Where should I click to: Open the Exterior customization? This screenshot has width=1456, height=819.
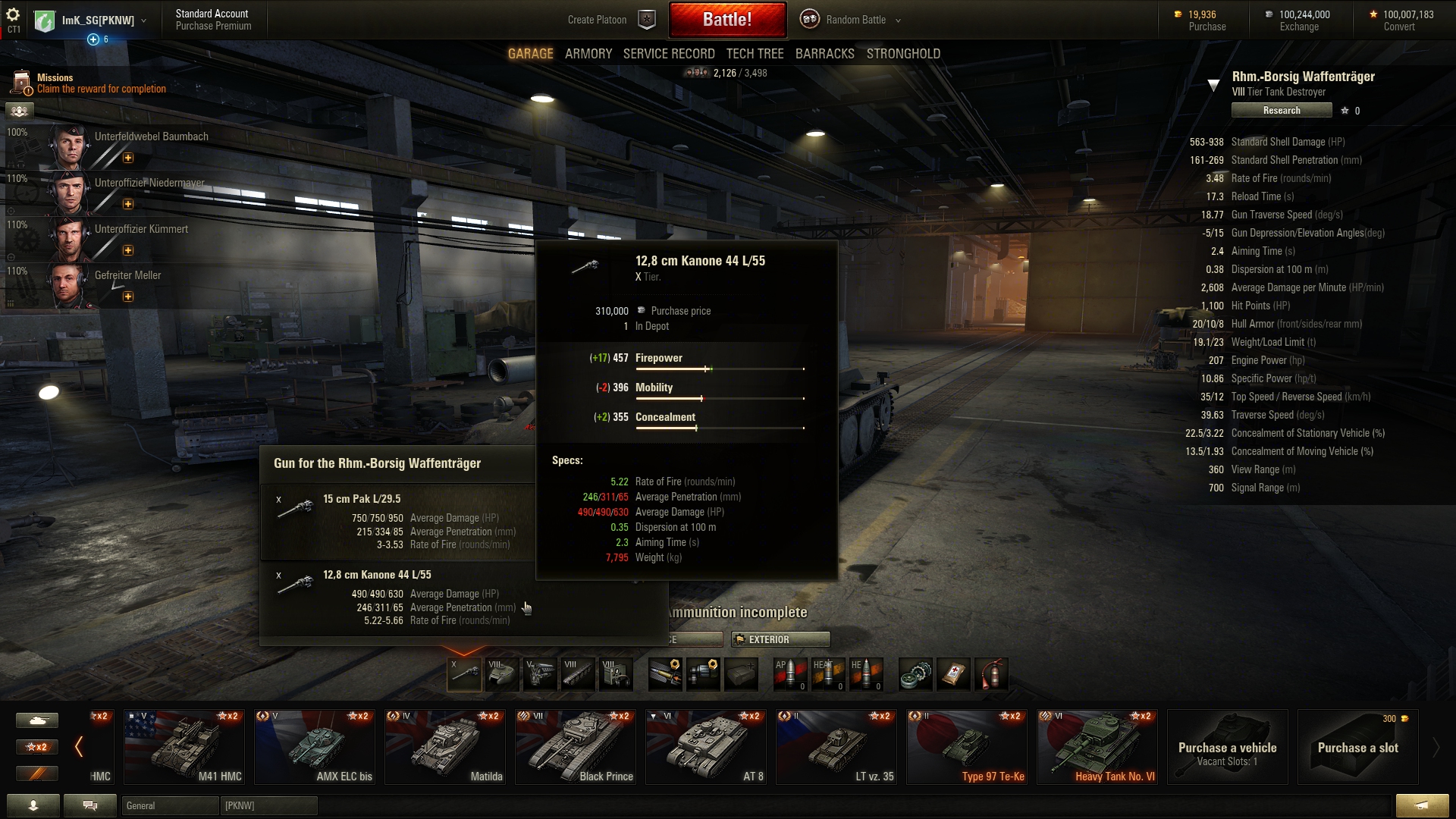click(x=780, y=639)
